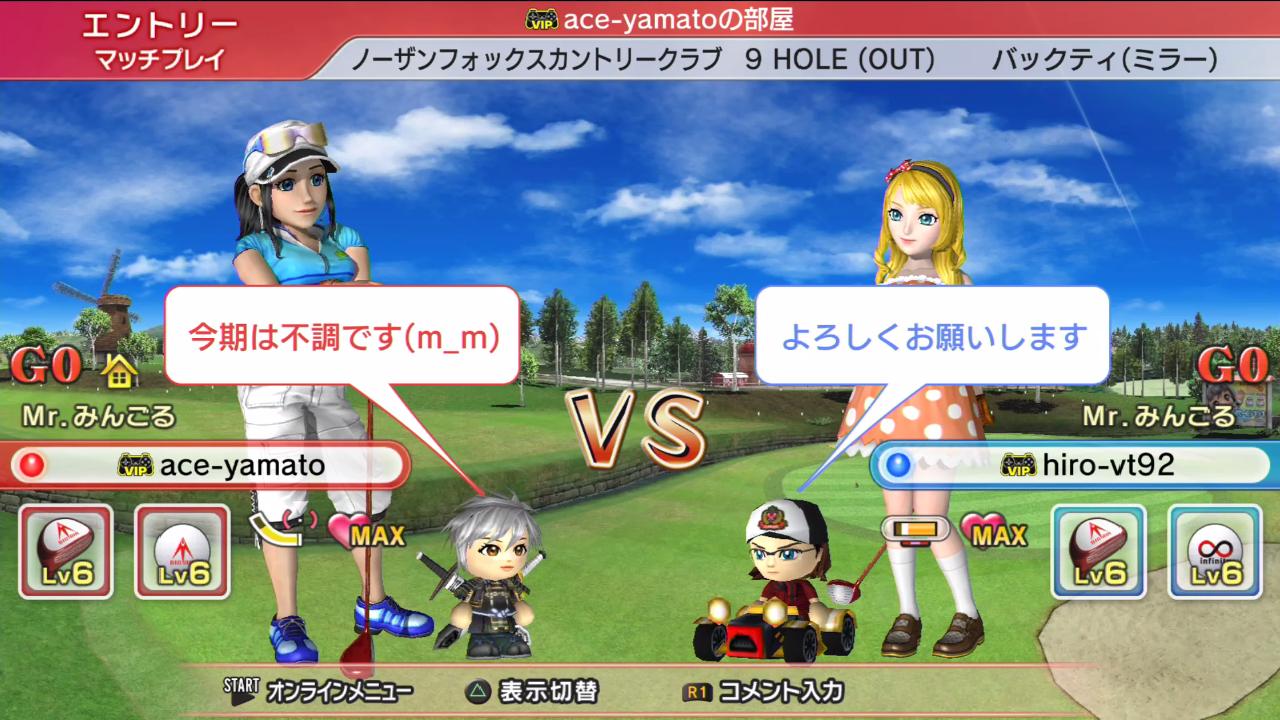Select the ace-yamato player name plate
This screenshot has height=720, width=1280.
pyautogui.click(x=210, y=465)
